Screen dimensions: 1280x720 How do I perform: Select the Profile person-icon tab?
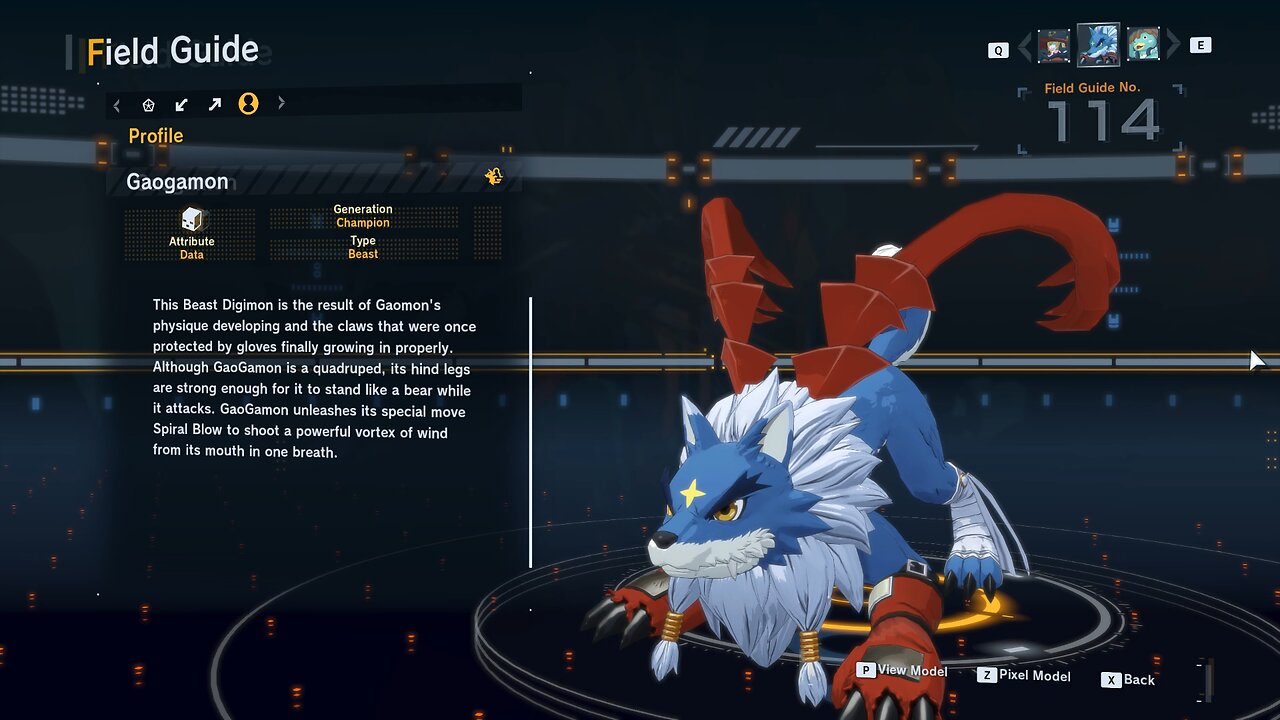tap(248, 104)
